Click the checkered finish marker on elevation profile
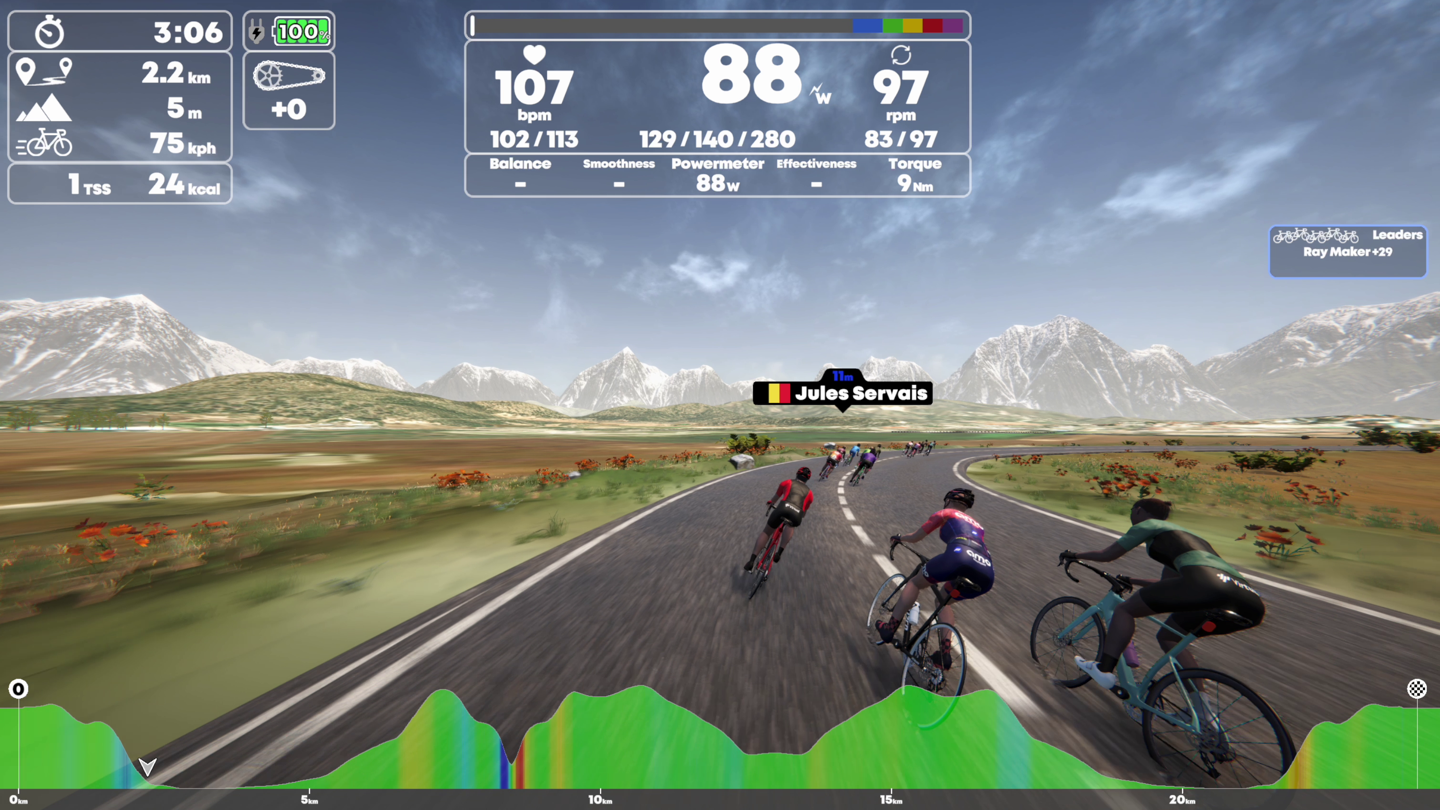Image resolution: width=1440 pixels, height=810 pixels. 1417,689
